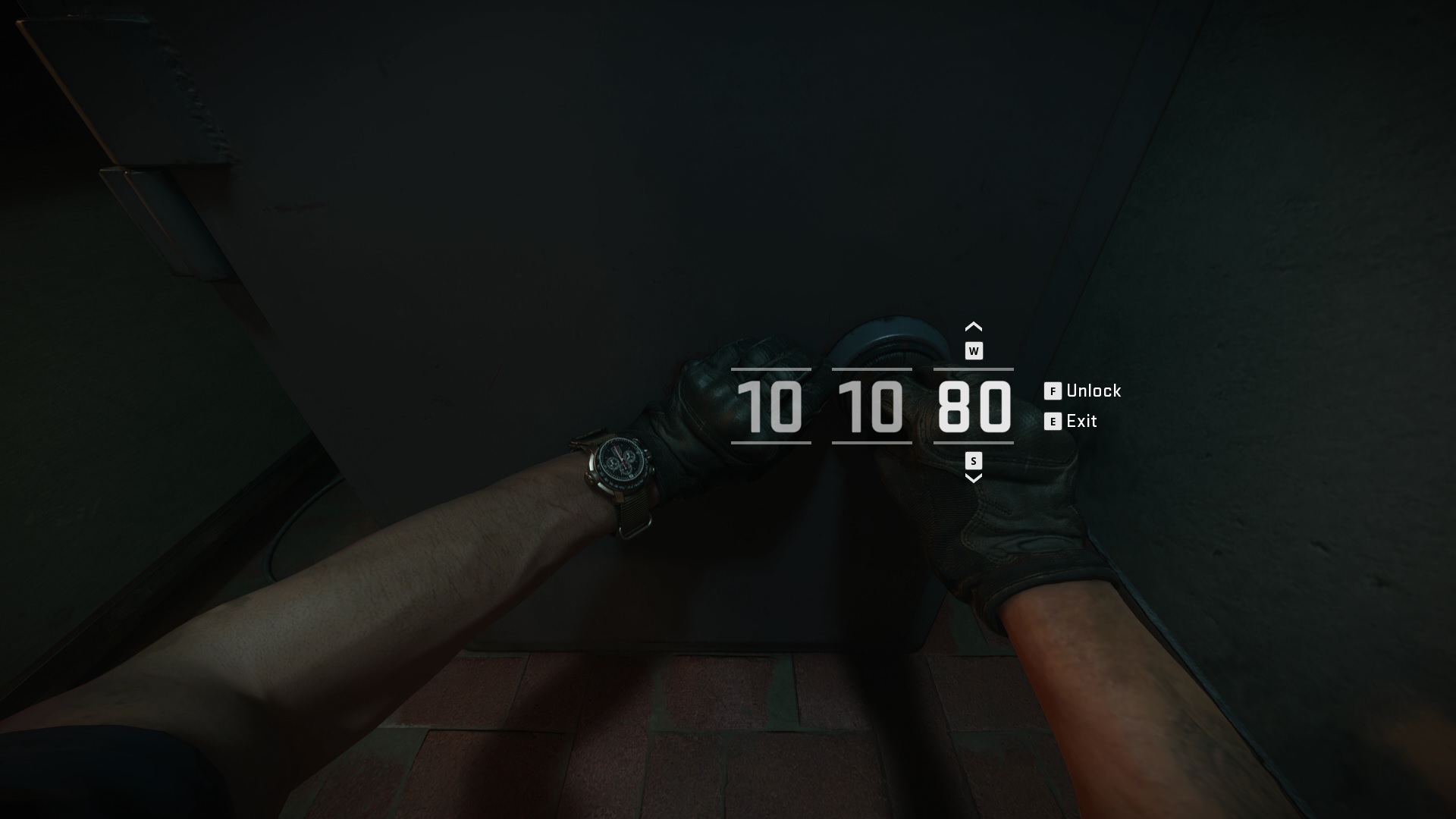Click the Unlock option label
This screenshot has height=819, width=1456.
1094,391
